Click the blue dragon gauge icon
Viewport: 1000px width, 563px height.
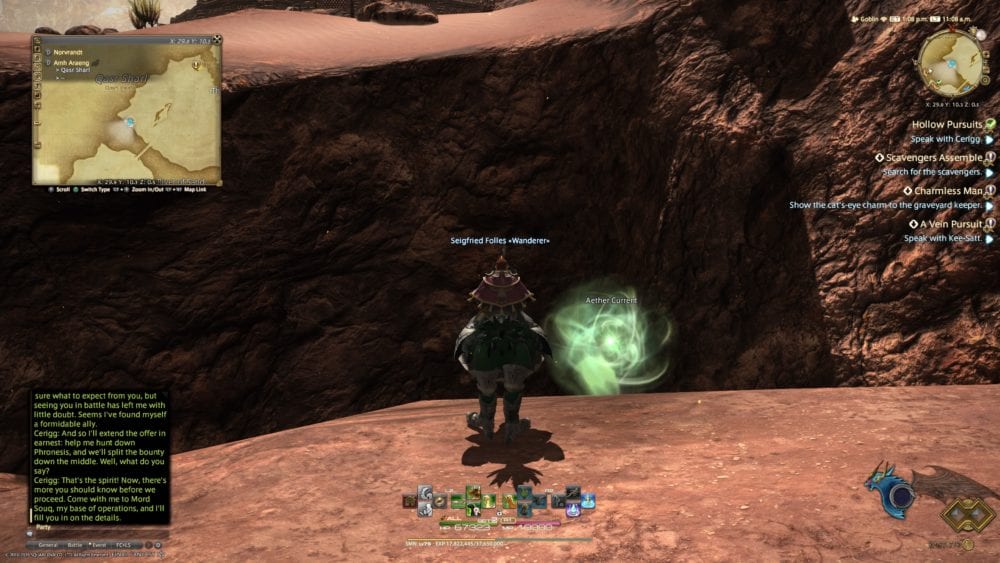891,491
